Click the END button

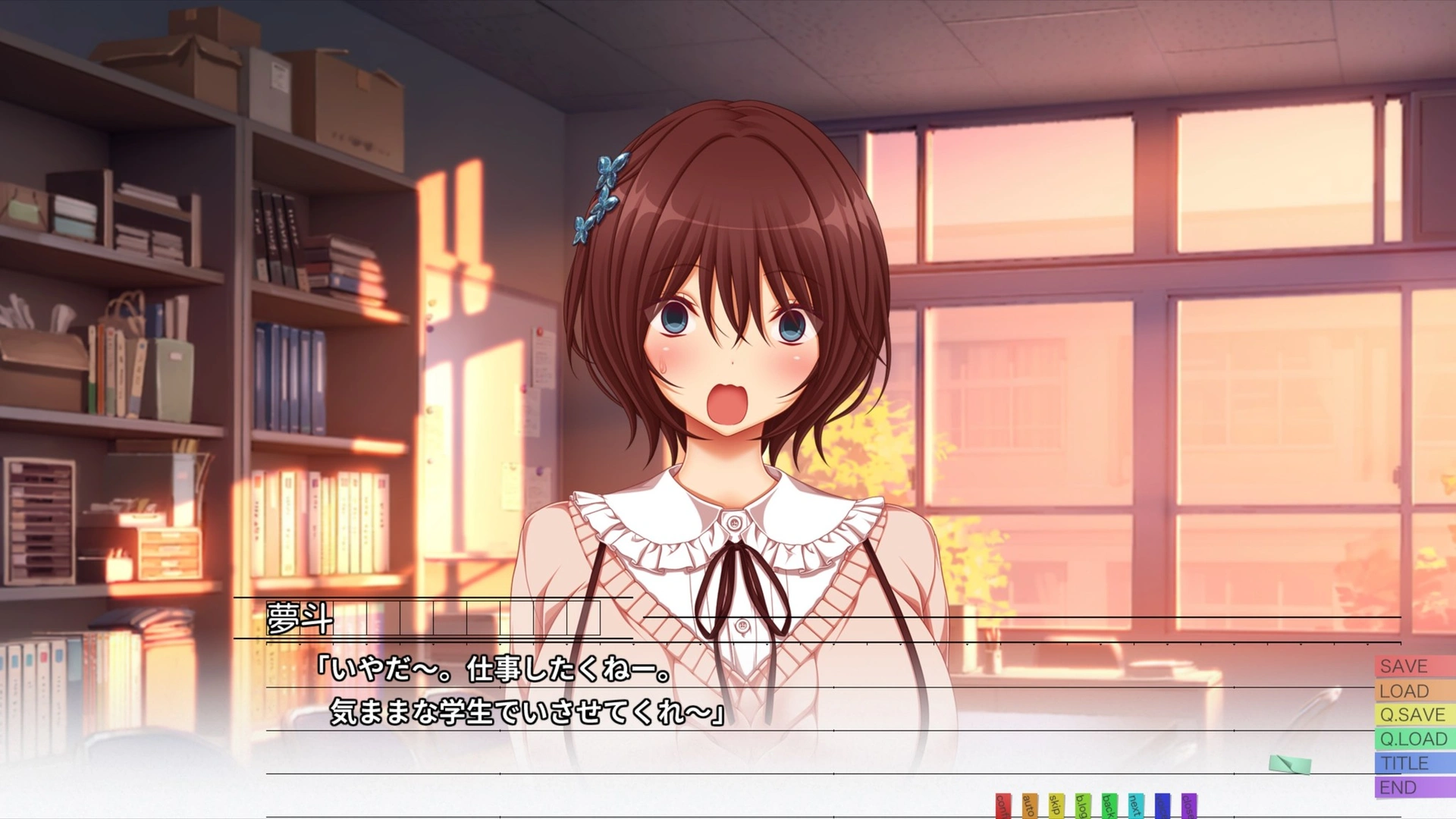point(1412,788)
